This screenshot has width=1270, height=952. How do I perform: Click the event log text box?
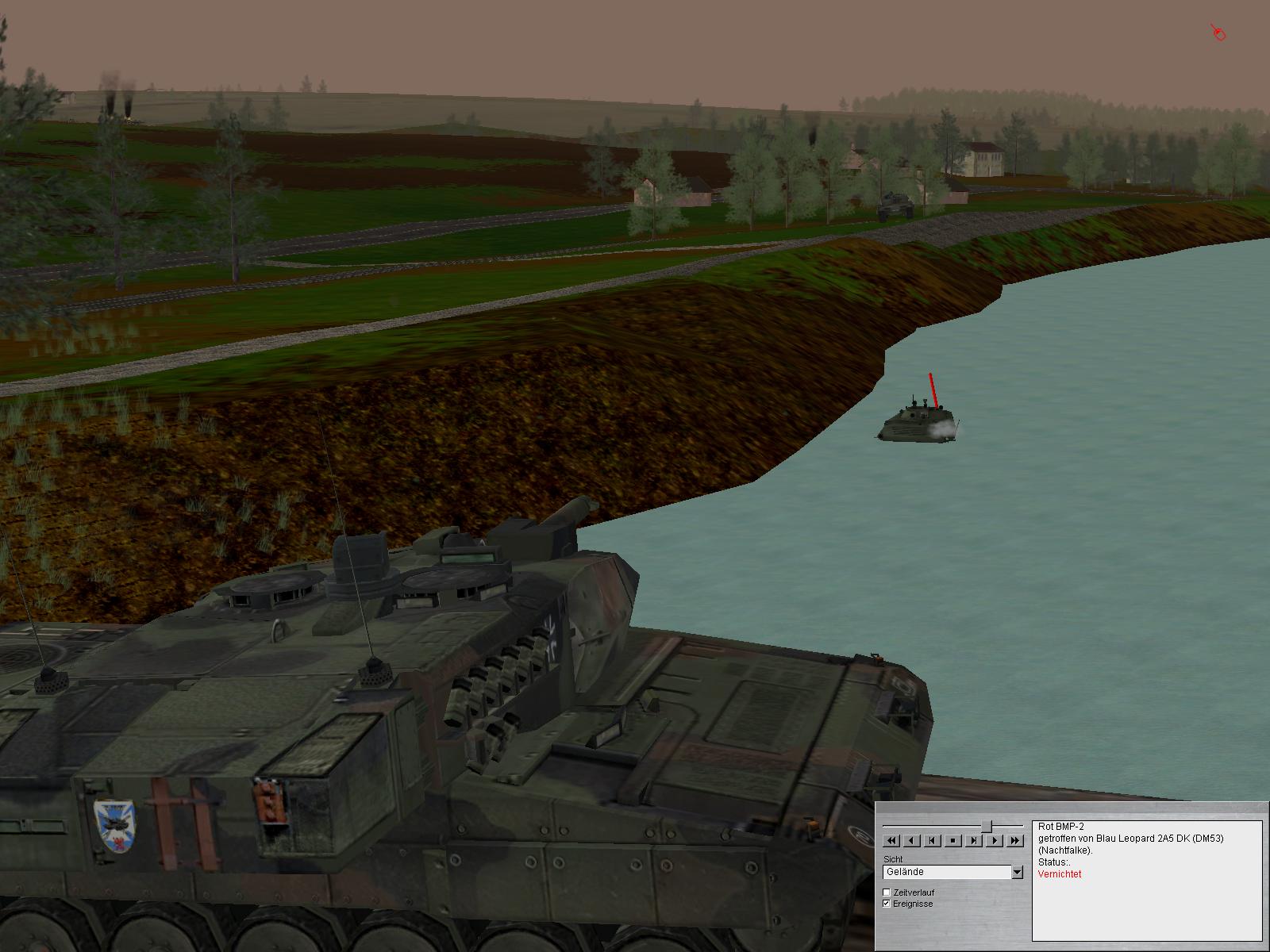coord(1146,881)
